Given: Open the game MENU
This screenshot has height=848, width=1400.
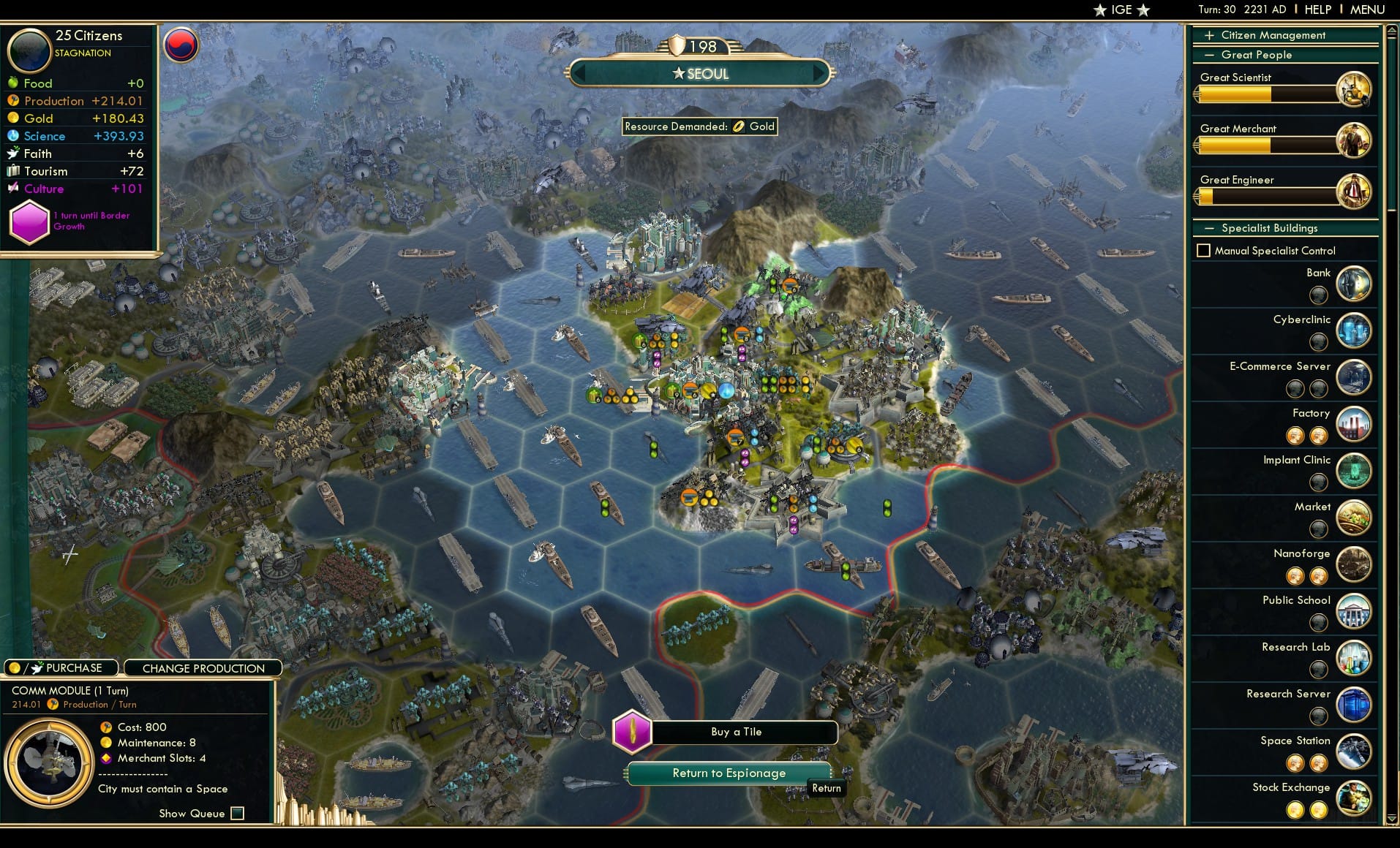Looking at the screenshot, I should (1366, 10).
